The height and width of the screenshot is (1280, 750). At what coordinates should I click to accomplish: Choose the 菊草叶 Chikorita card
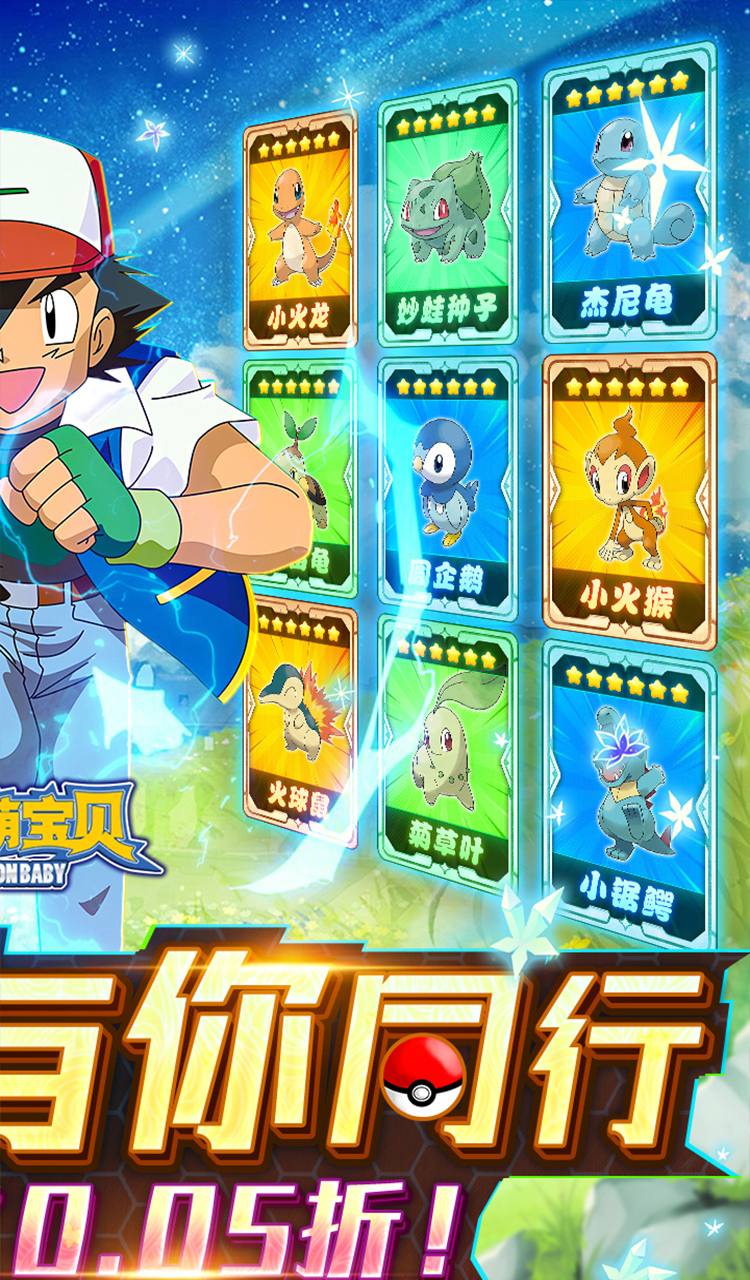click(x=447, y=750)
